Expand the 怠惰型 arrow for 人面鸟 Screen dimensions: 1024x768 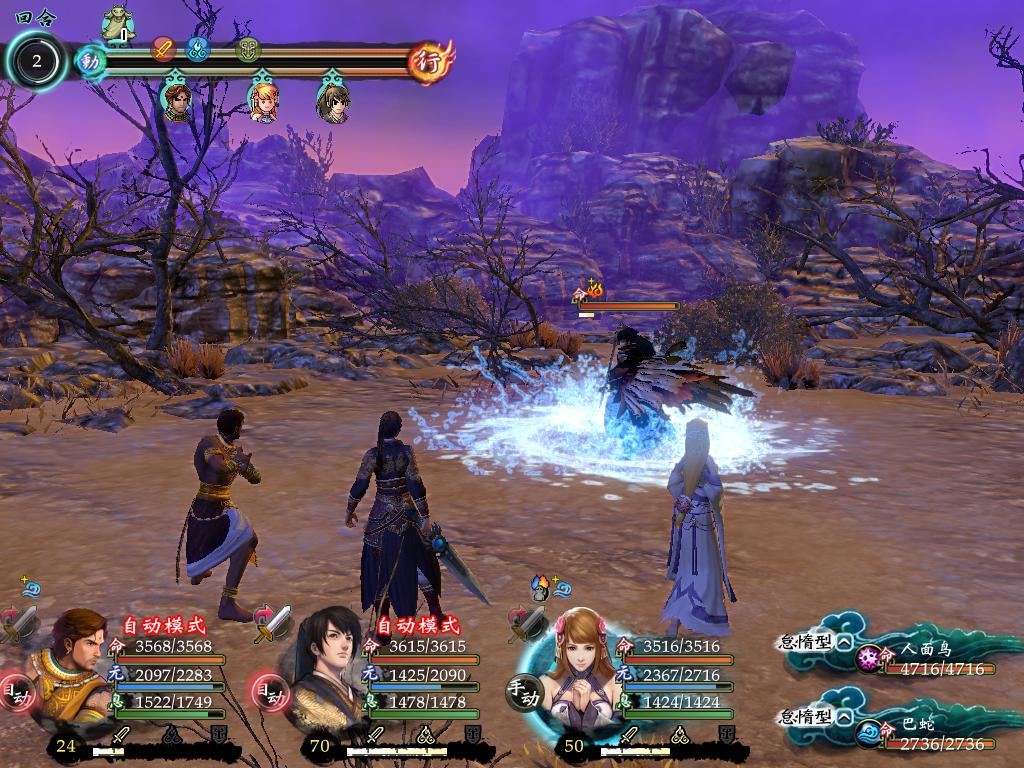pos(845,642)
